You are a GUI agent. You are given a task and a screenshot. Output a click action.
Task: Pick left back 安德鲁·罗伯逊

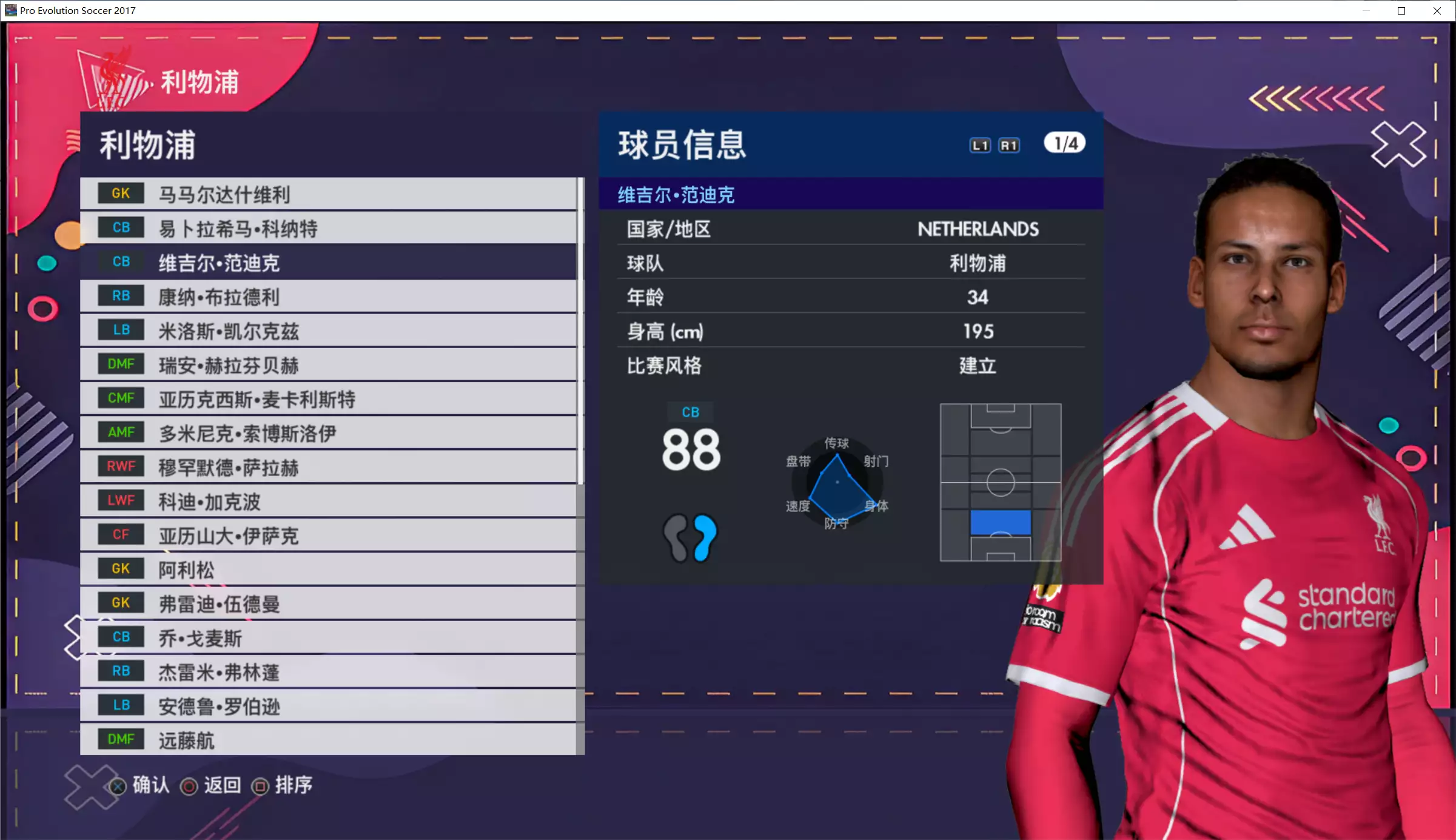[x=327, y=706]
